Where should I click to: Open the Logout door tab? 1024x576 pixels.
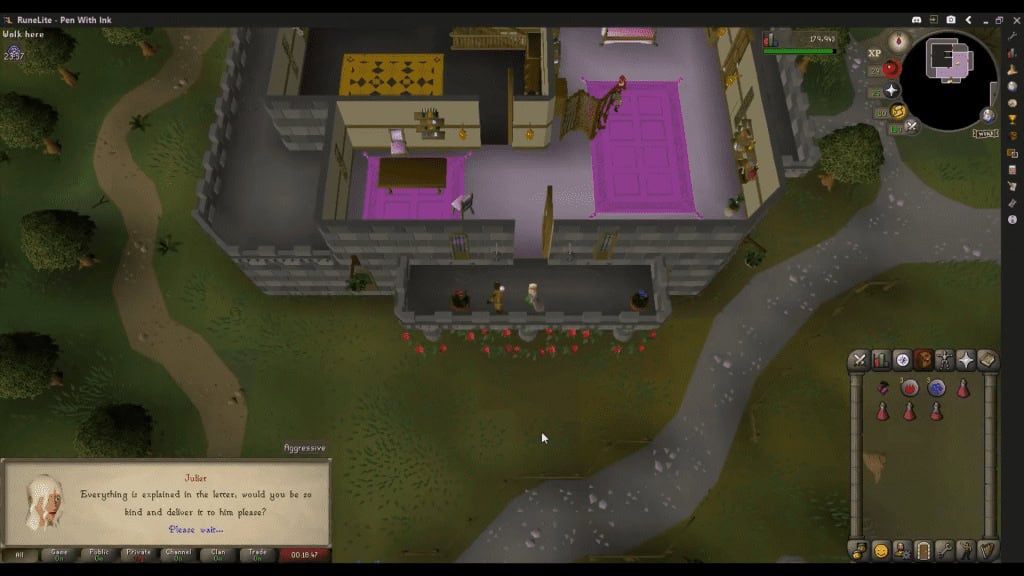923,550
